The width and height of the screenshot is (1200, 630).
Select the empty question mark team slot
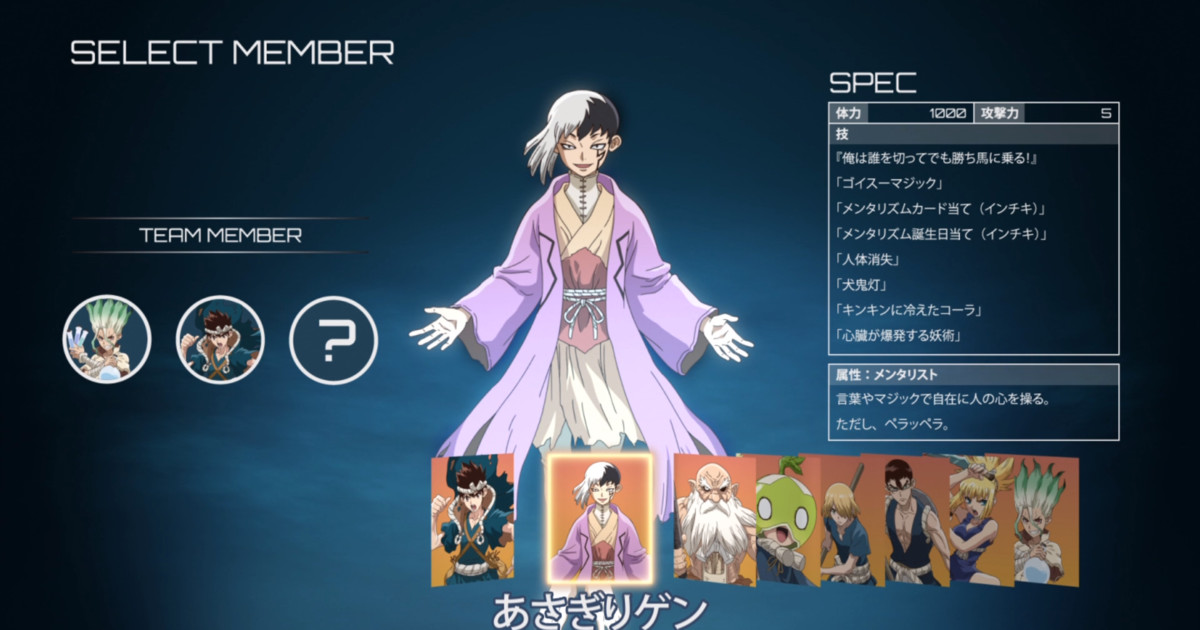coord(333,340)
